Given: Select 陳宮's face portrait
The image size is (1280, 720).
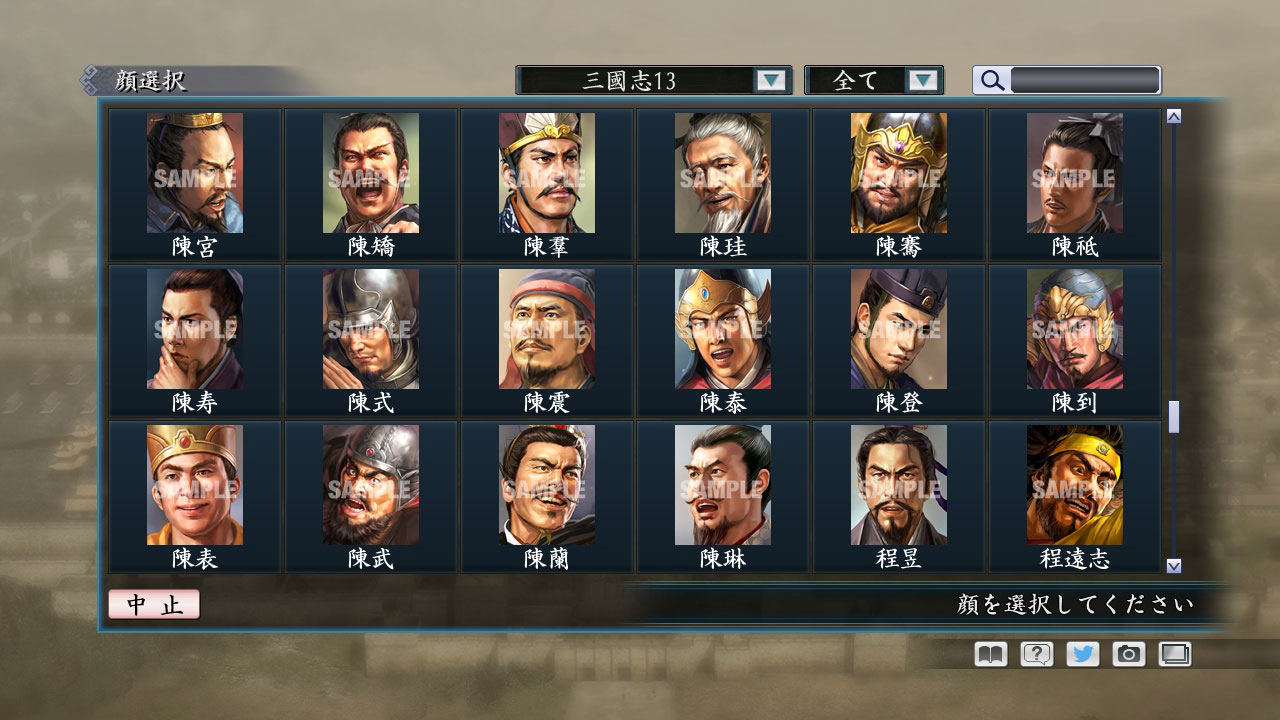Looking at the screenshot, I should 194,172.
